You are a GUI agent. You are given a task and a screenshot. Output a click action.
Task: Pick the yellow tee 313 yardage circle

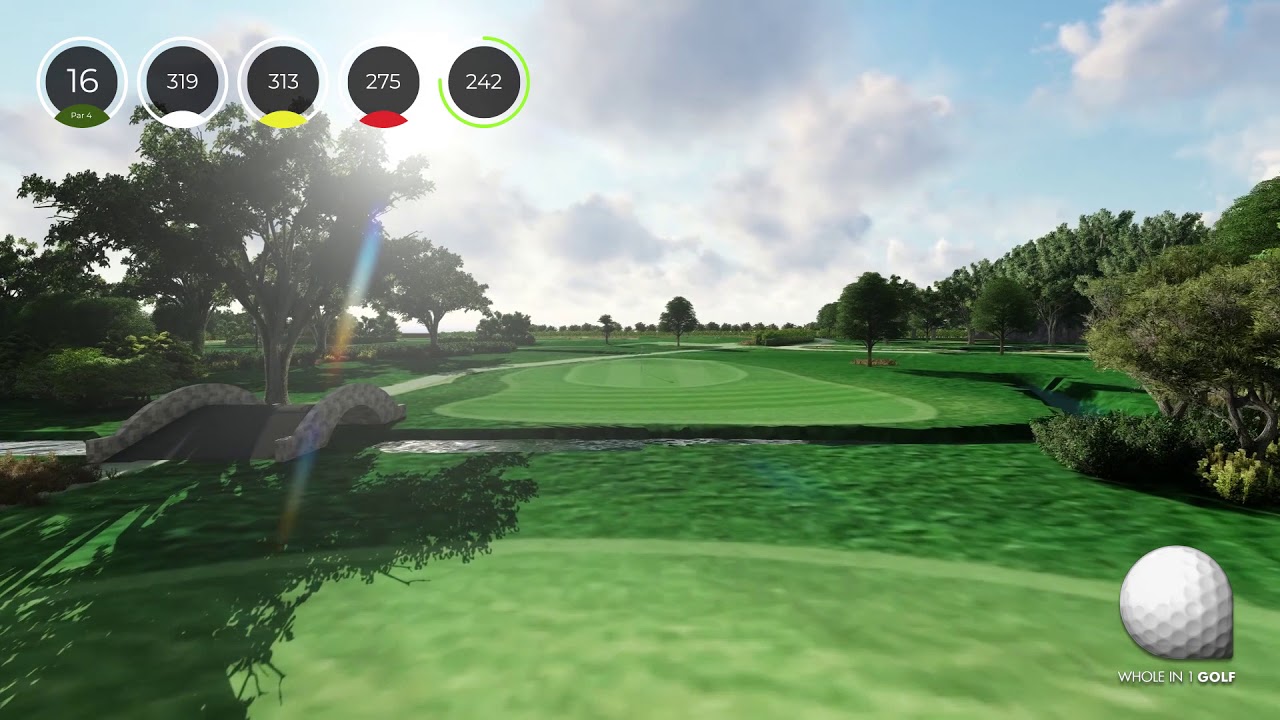coord(283,84)
